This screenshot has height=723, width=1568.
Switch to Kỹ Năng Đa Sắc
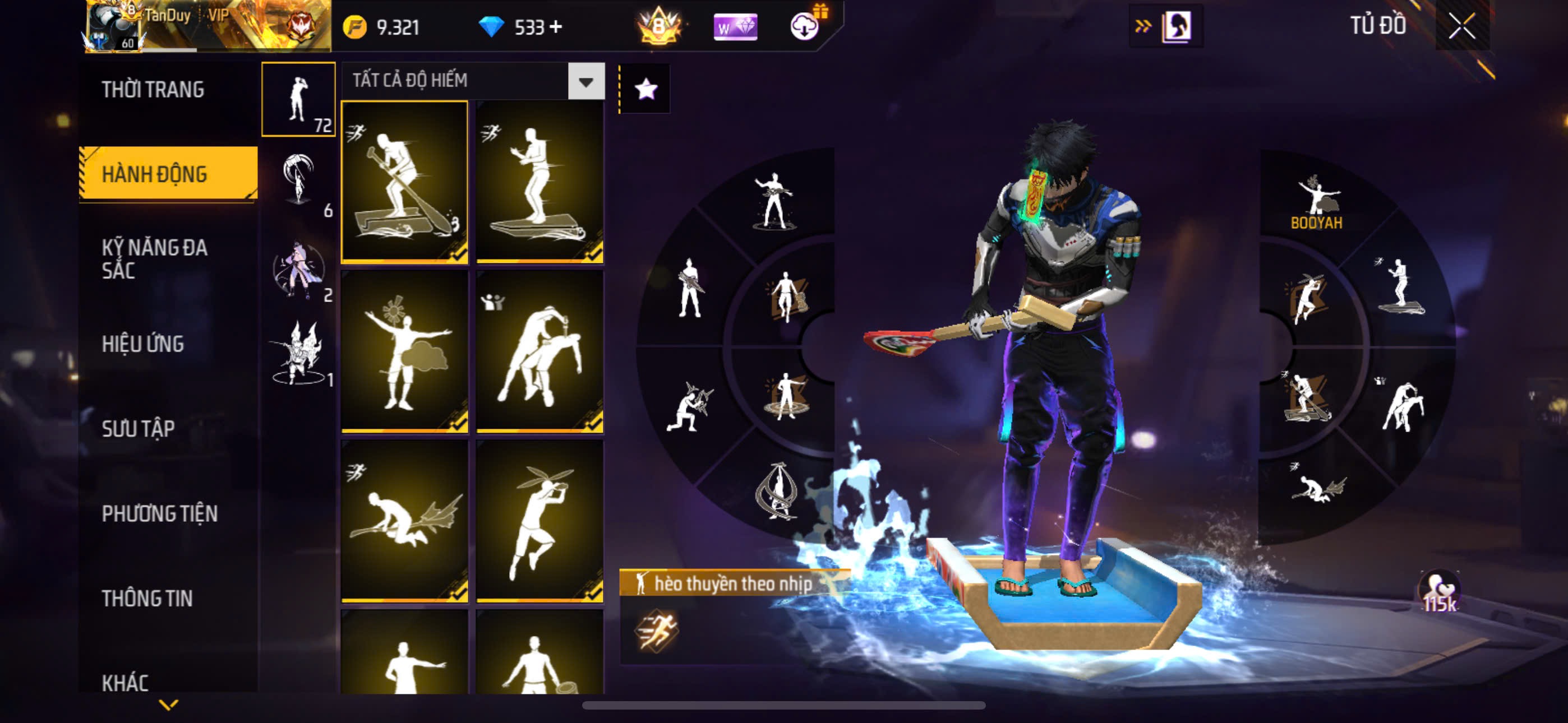(x=155, y=258)
